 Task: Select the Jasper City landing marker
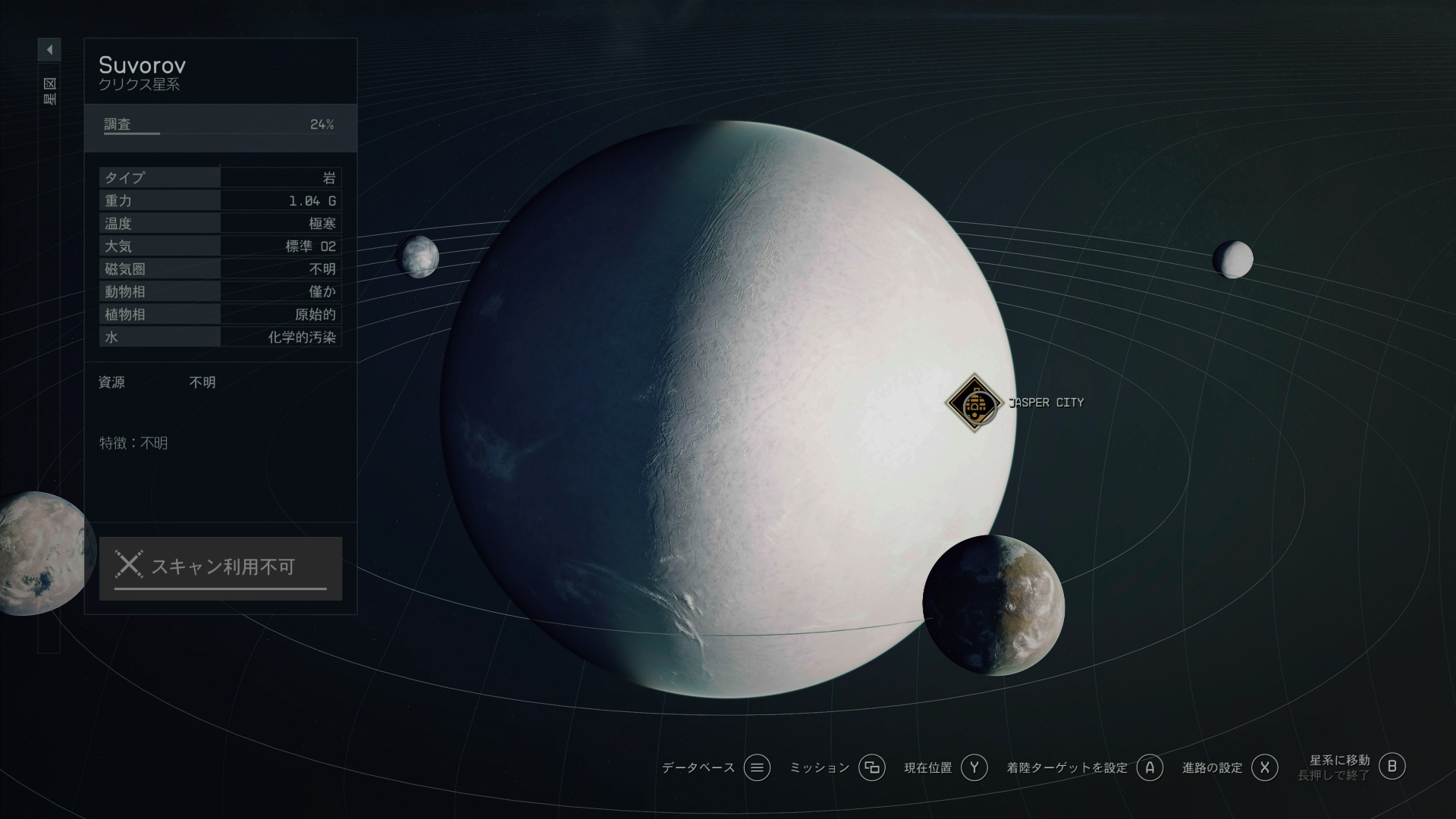pyautogui.click(x=974, y=403)
